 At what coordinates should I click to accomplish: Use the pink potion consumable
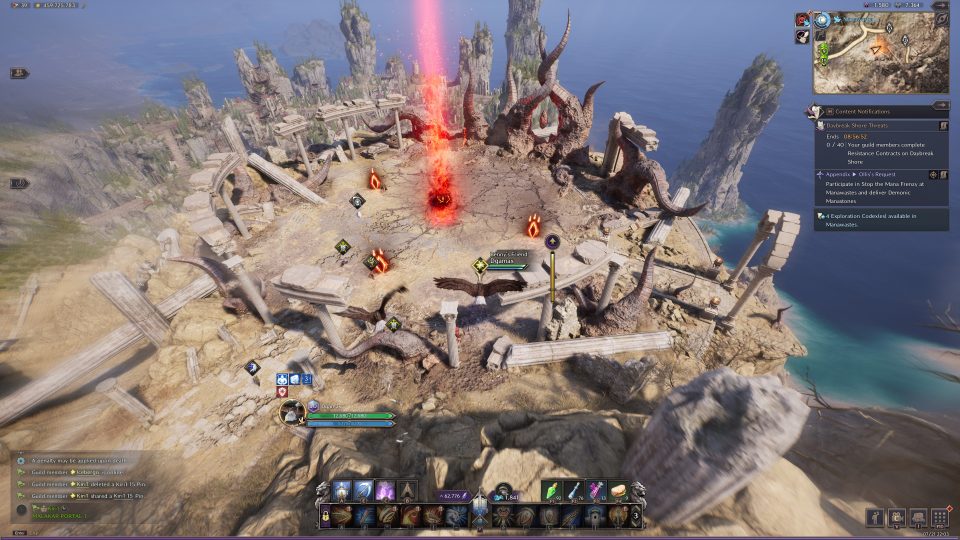(x=598, y=491)
